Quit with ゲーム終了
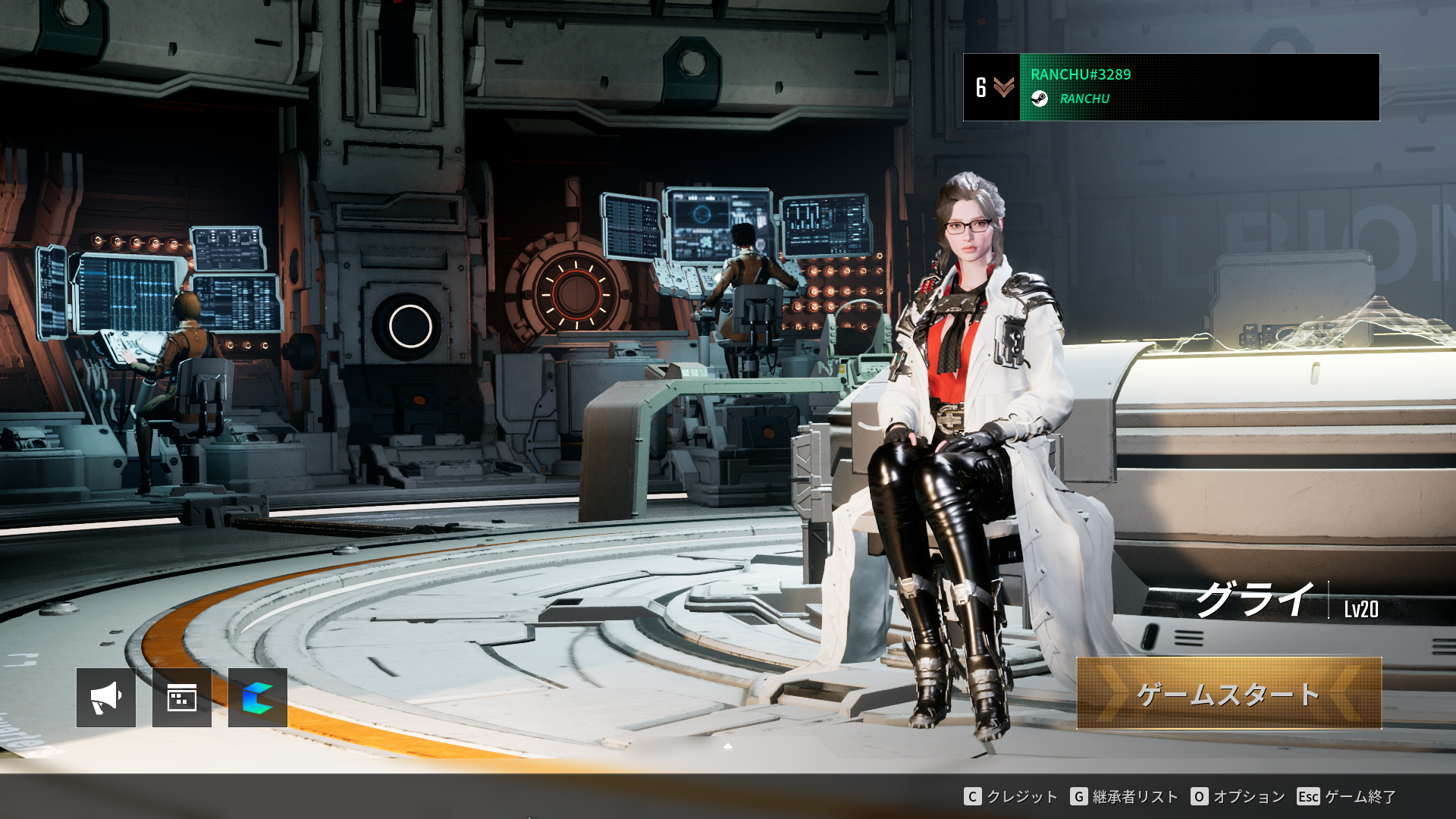The image size is (1456, 819). click(1348, 796)
